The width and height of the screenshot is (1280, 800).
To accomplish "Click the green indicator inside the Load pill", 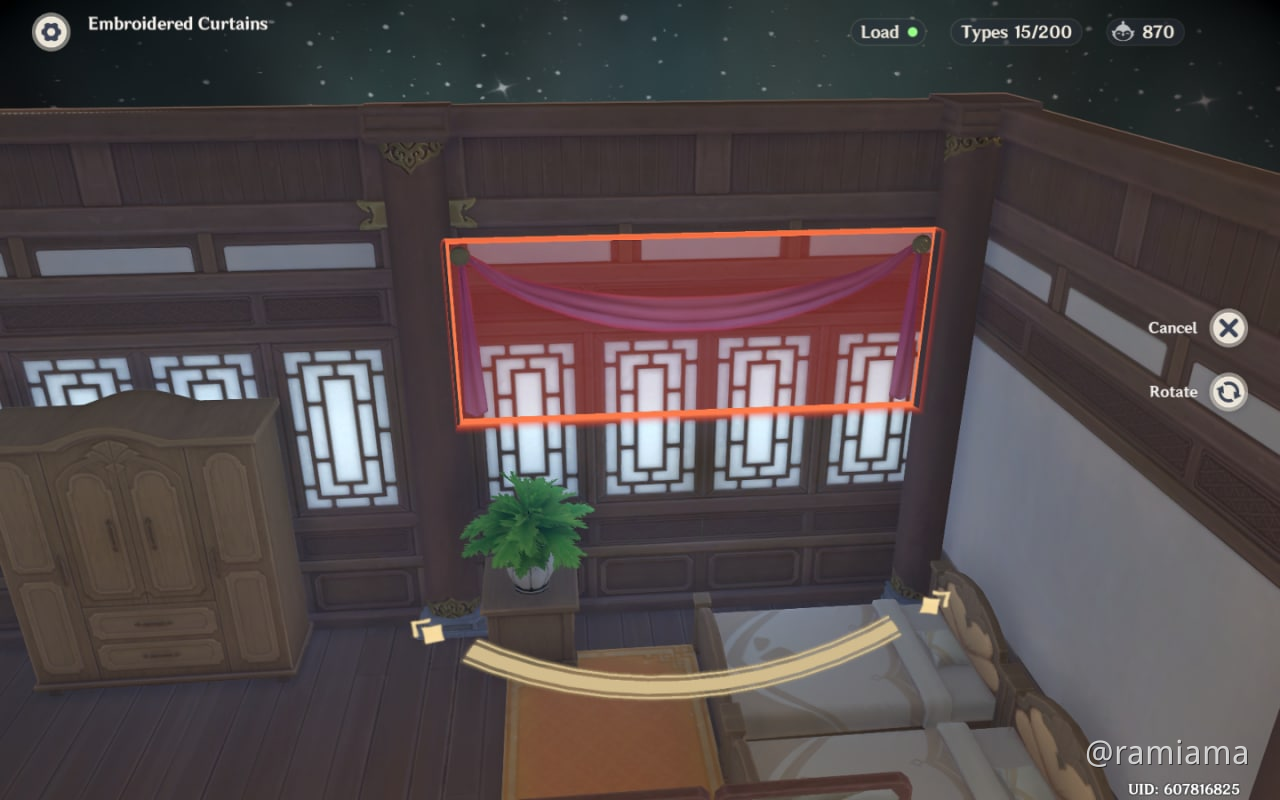I will point(911,32).
